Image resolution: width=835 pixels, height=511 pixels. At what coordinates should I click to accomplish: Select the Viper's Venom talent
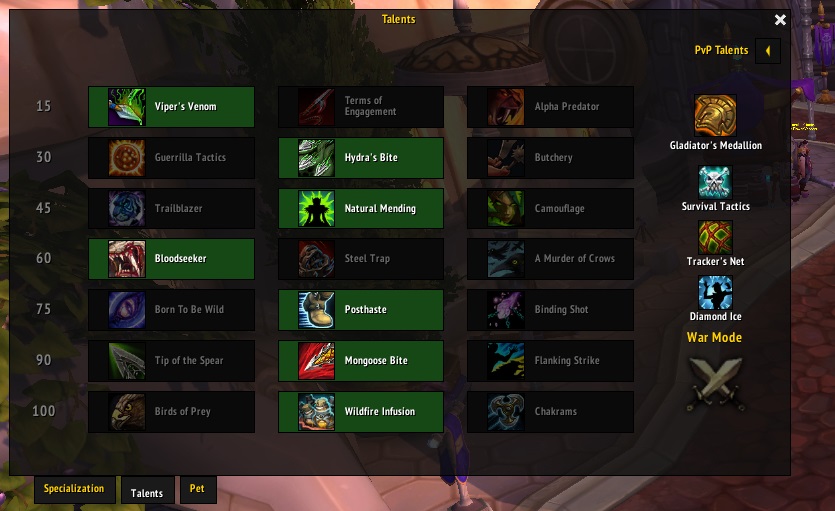click(x=171, y=107)
